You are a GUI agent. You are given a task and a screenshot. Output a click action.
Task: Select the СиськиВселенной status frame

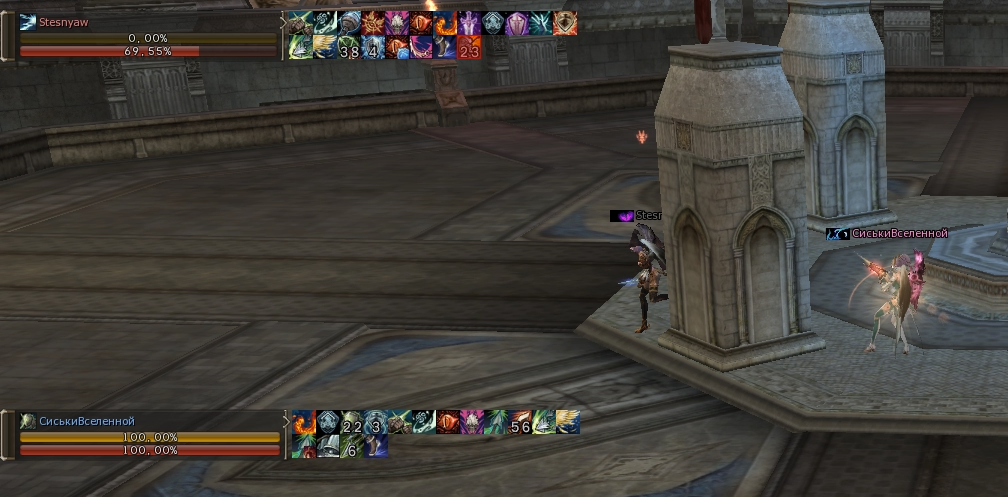pyautogui.click(x=148, y=436)
